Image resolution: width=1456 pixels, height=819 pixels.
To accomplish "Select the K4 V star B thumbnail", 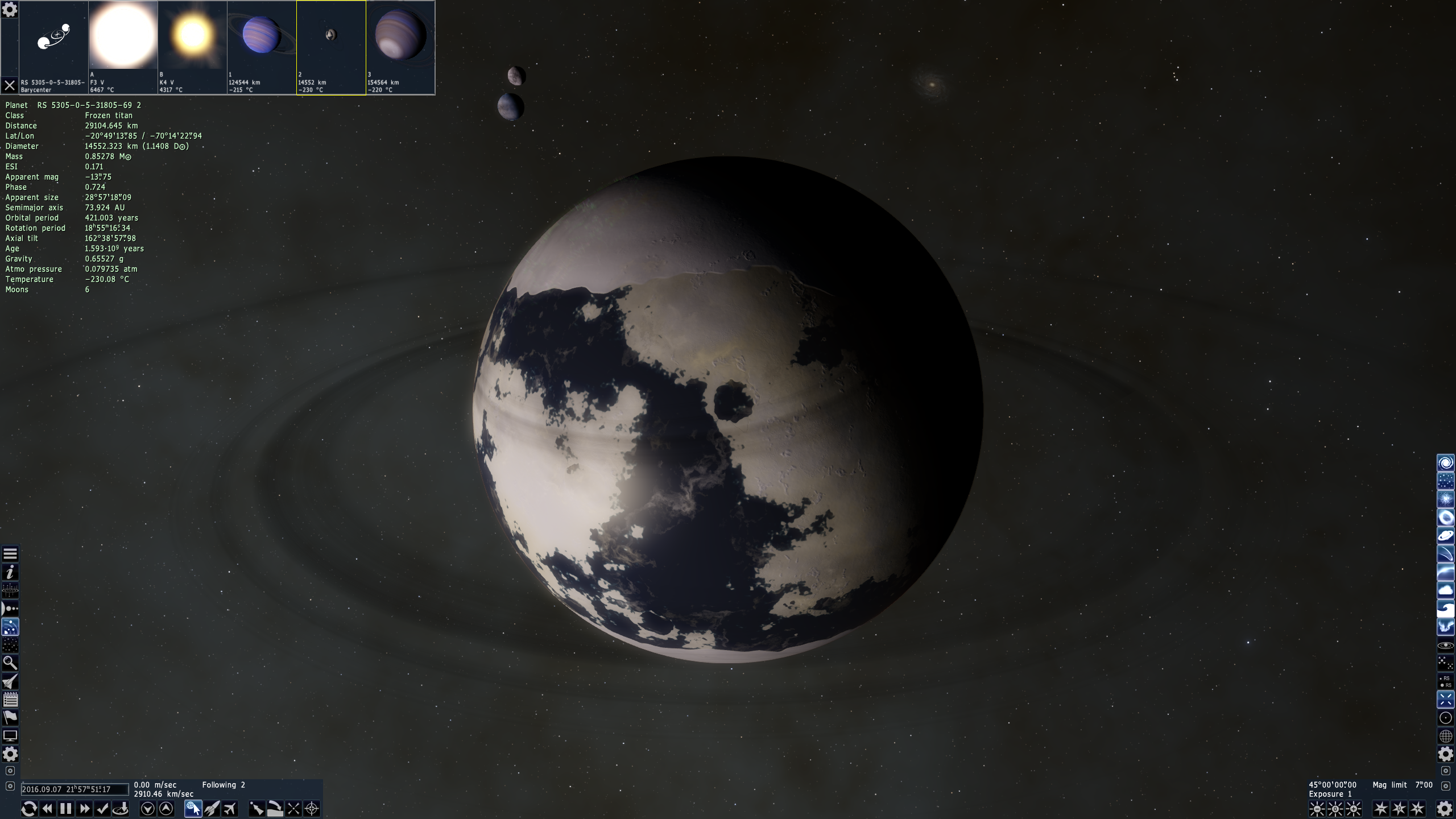I will click(192, 35).
